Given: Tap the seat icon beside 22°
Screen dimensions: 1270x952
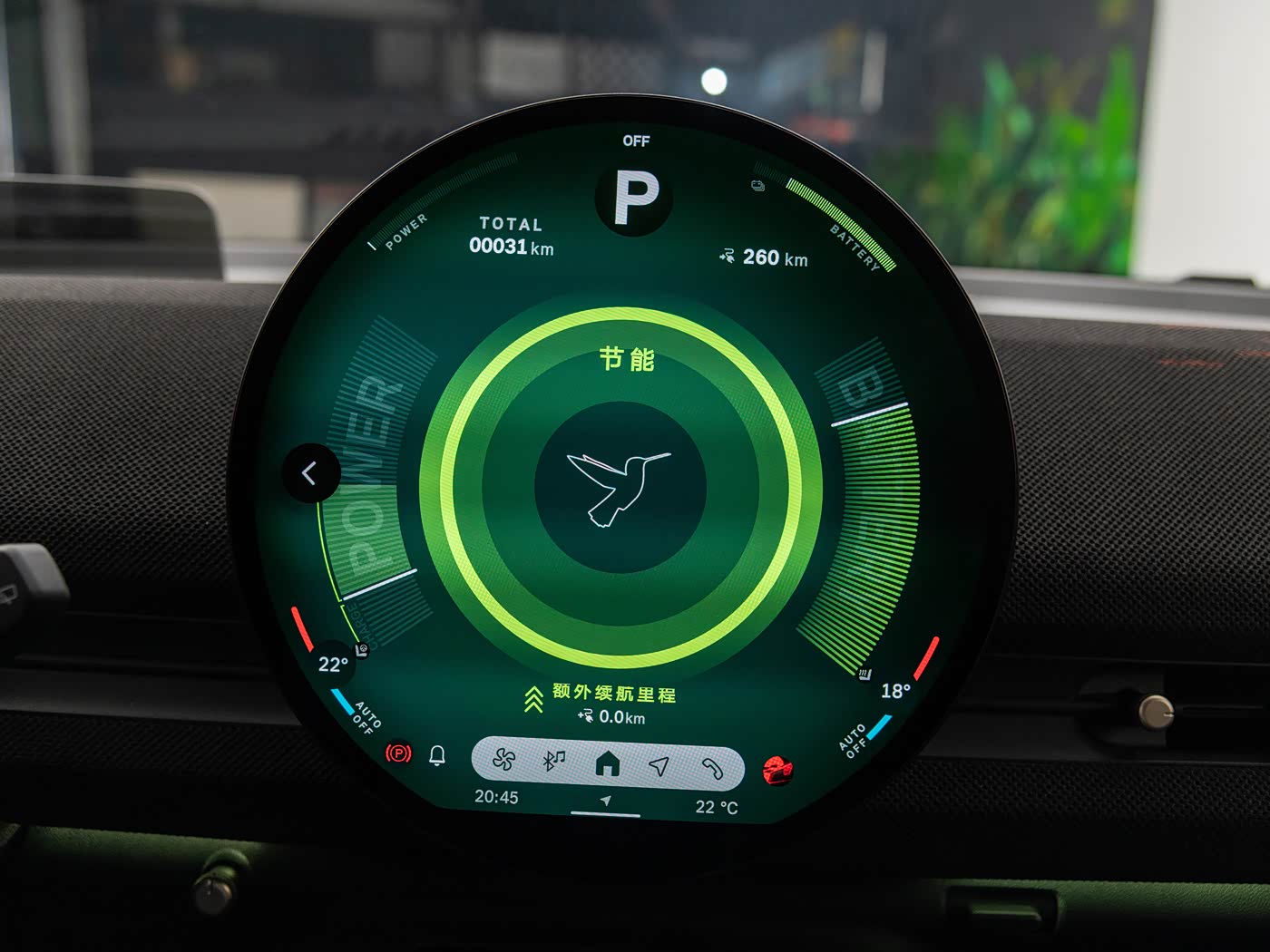Looking at the screenshot, I should pos(362,649).
